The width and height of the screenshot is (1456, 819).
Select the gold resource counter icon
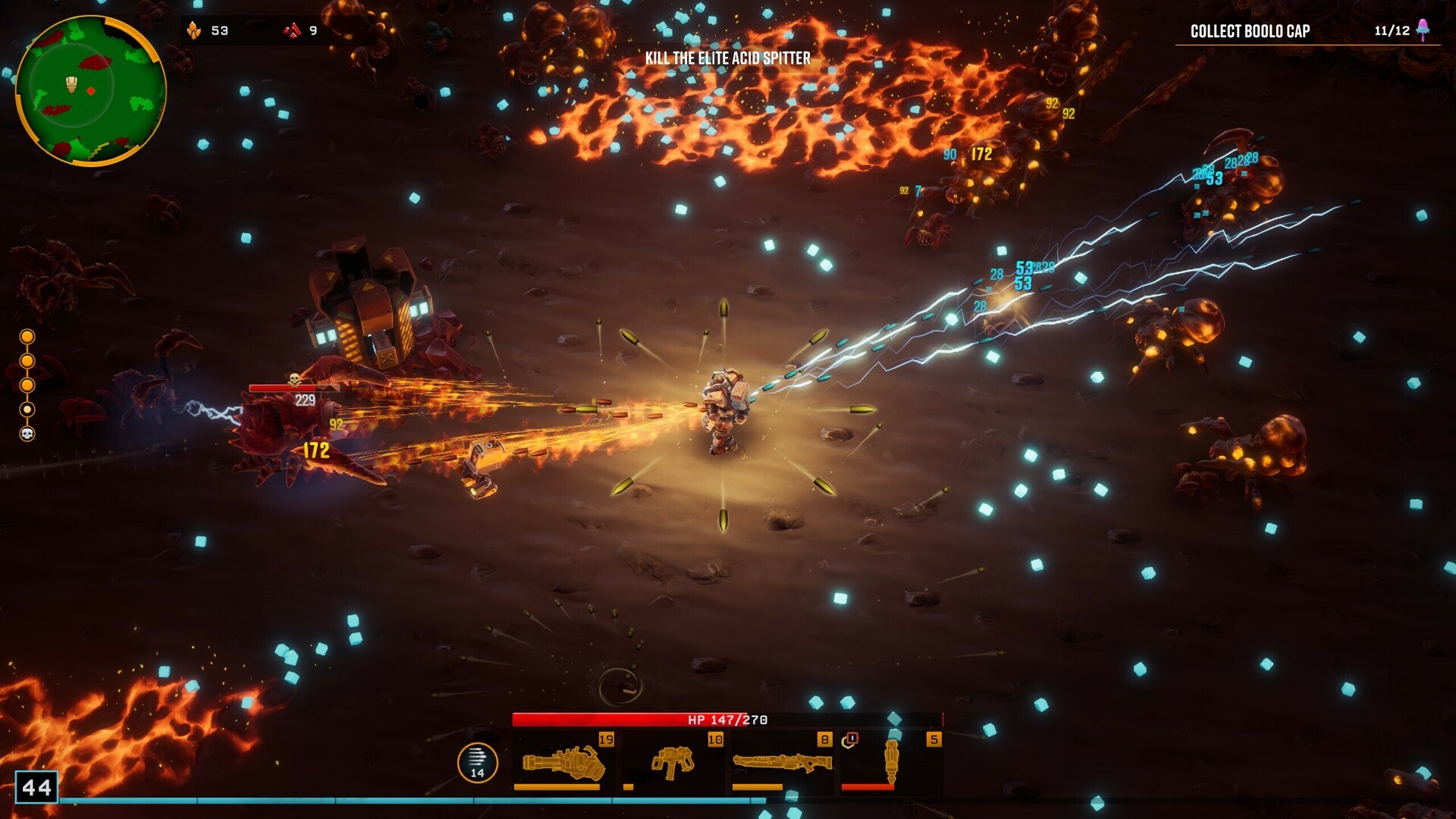(x=196, y=31)
